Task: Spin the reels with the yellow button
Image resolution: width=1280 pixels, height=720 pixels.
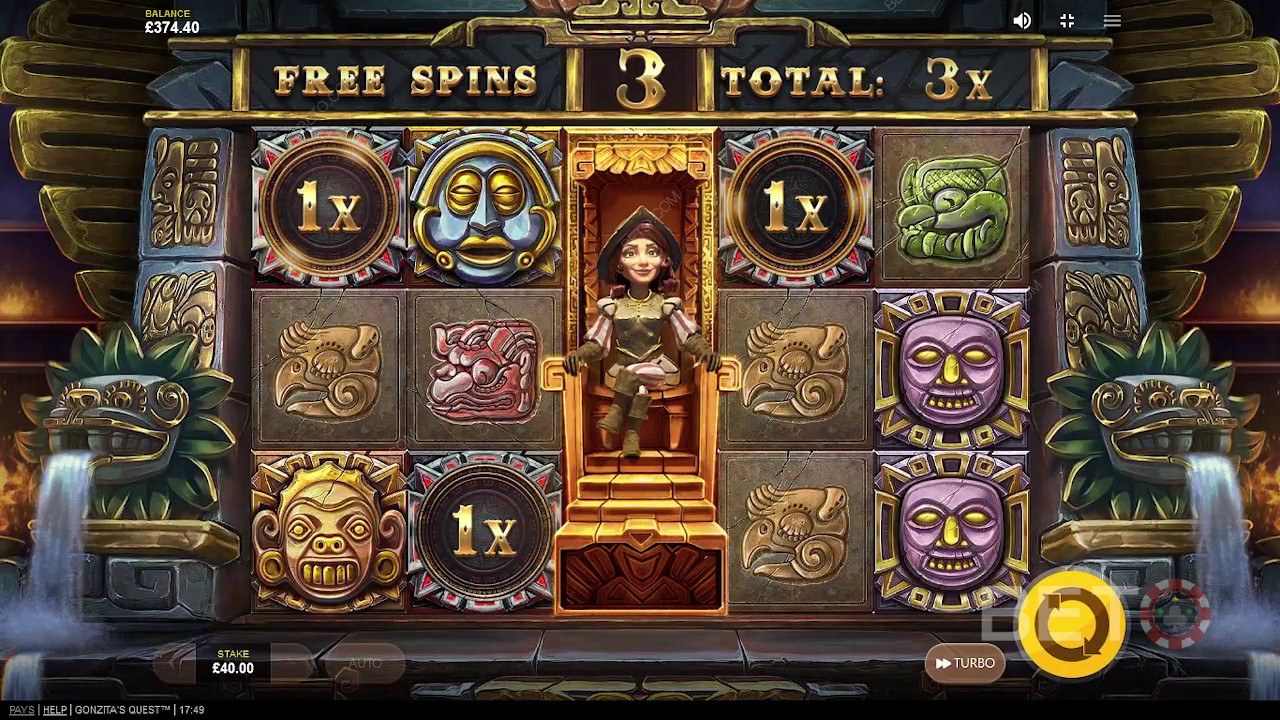Action: (1071, 624)
